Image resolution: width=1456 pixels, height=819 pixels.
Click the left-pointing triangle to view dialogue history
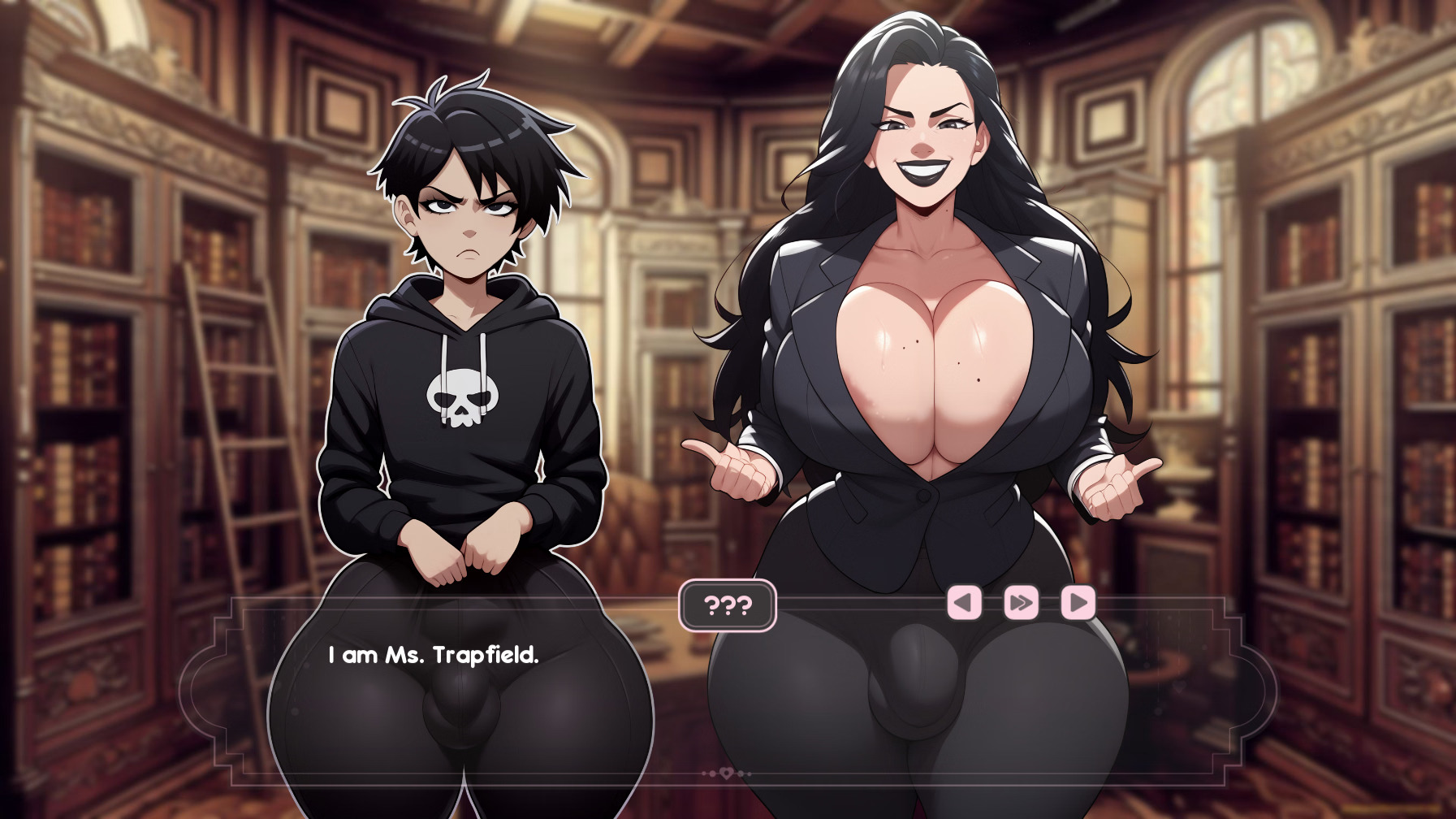tap(966, 604)
